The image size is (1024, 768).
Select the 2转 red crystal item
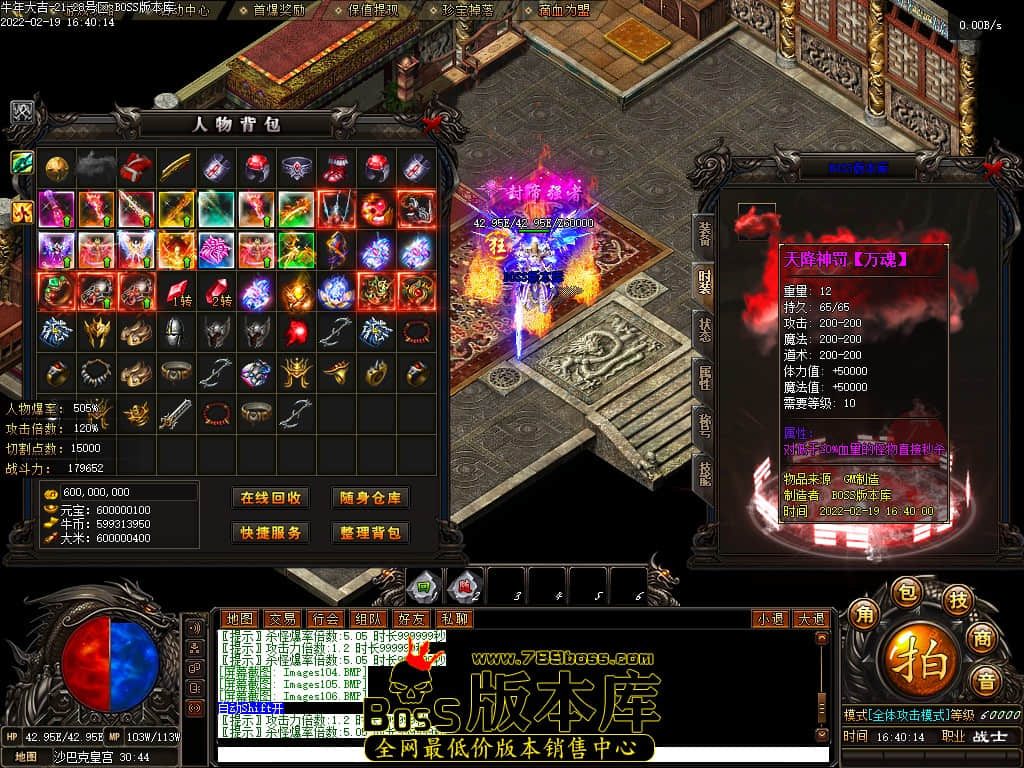(x=217, y=291)
